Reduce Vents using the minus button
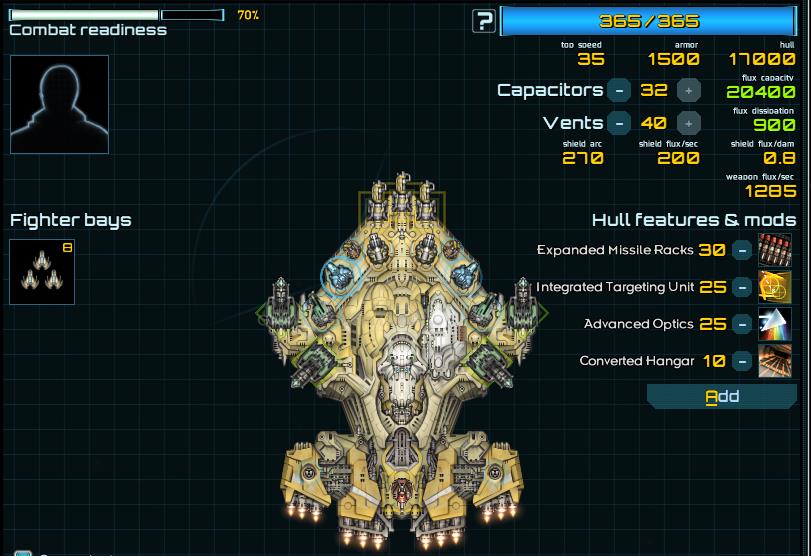Screen dimensions: 811x556 [619, 123]
